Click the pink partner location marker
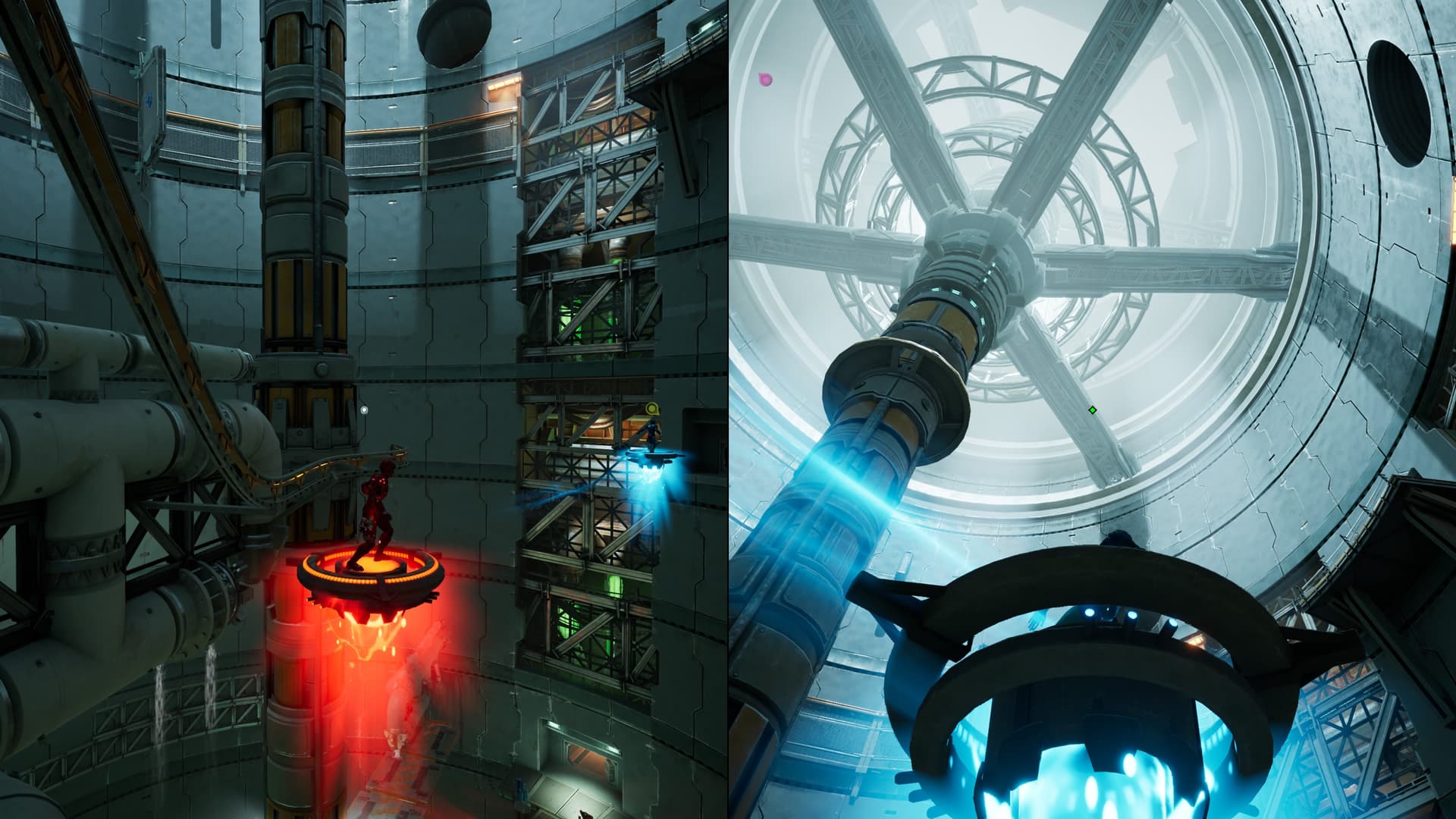The image size is (1456, 819). (765, 79)
